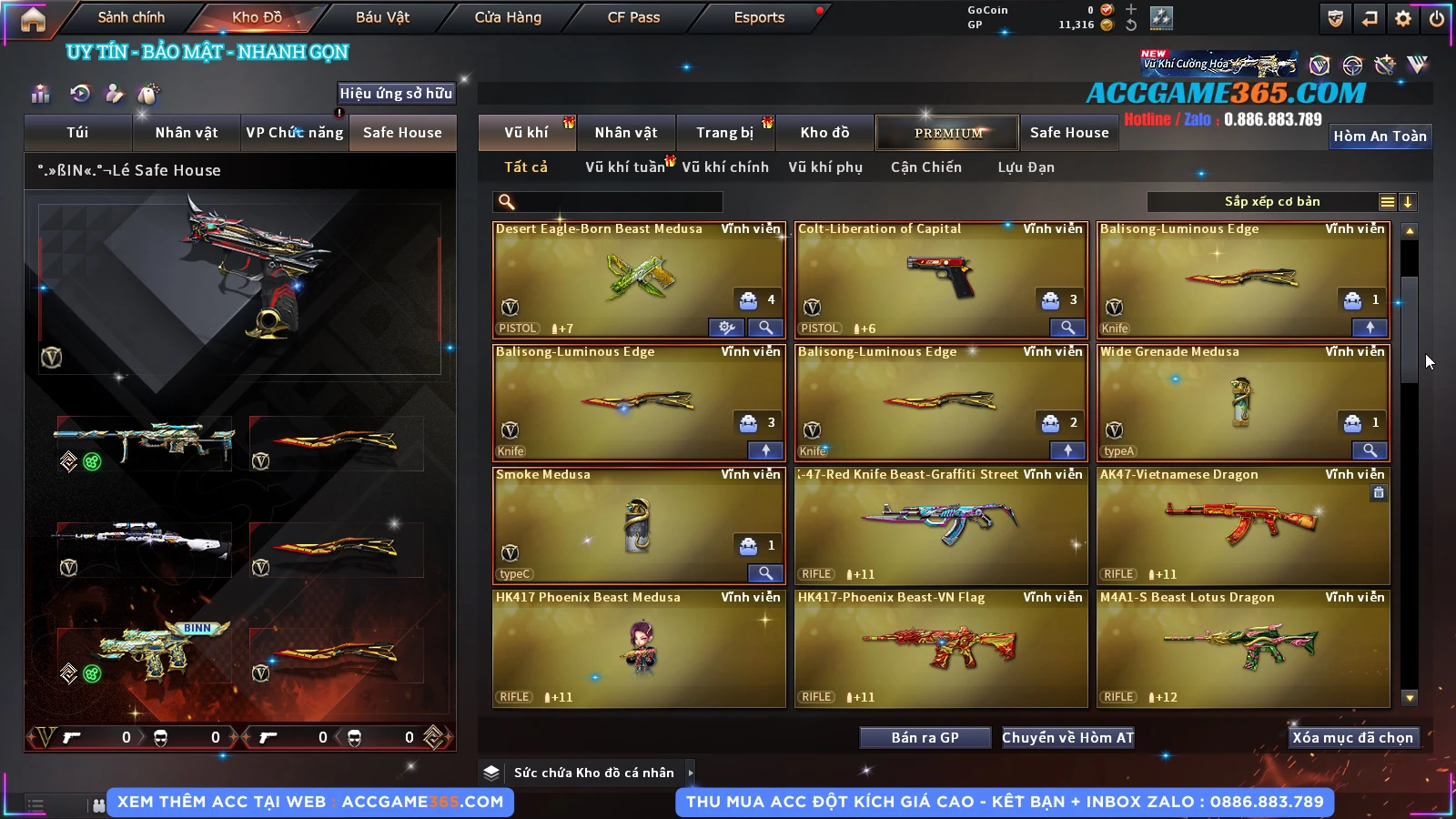1456x819 pixels.
Task: Open the Báu Vật menu
Action: click(x=382, y=17)
